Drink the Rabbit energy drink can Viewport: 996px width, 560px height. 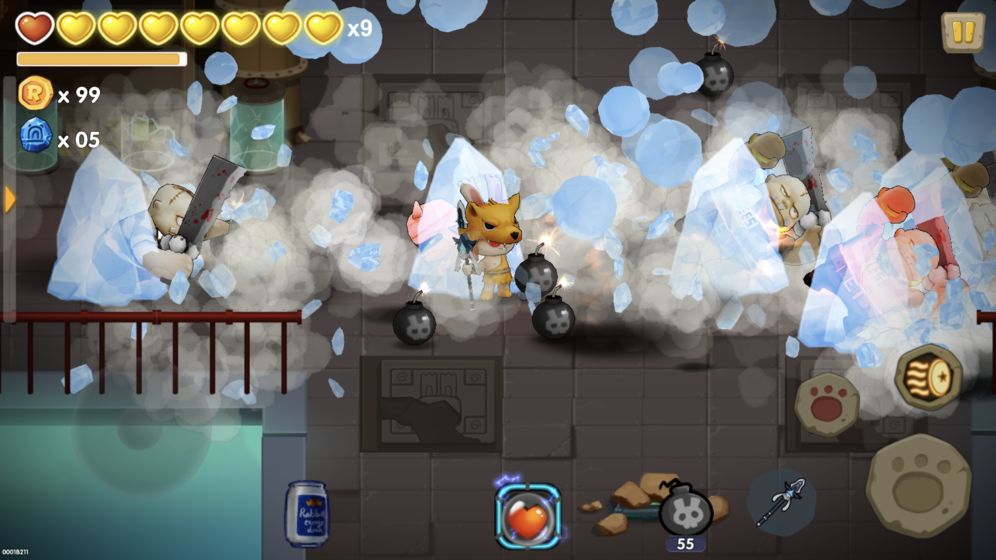click(x=306, y=514)
